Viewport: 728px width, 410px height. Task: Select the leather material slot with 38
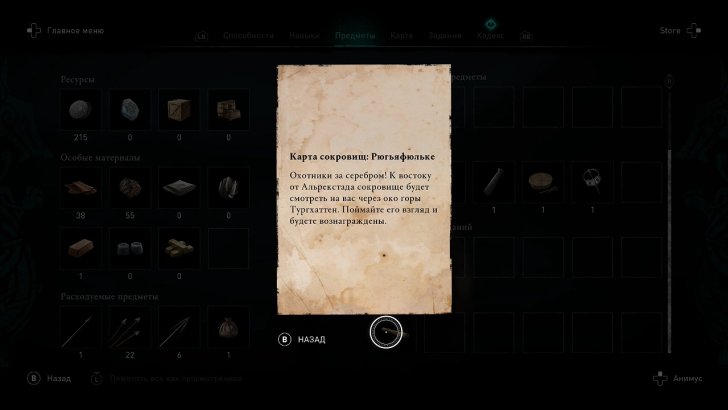point(80,187)
